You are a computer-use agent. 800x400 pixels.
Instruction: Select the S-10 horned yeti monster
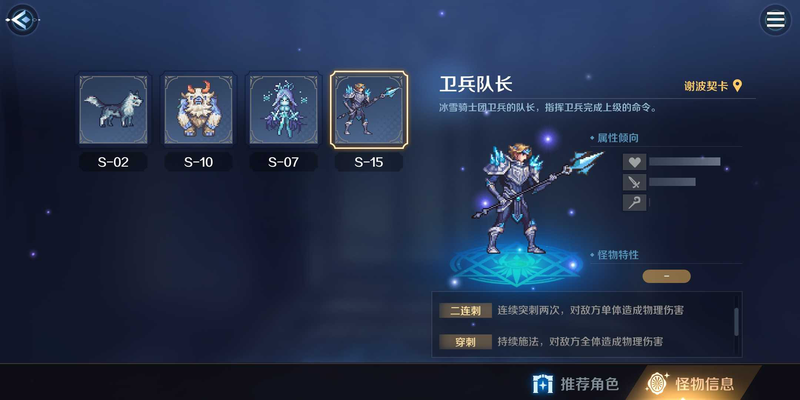pos(198,110)
